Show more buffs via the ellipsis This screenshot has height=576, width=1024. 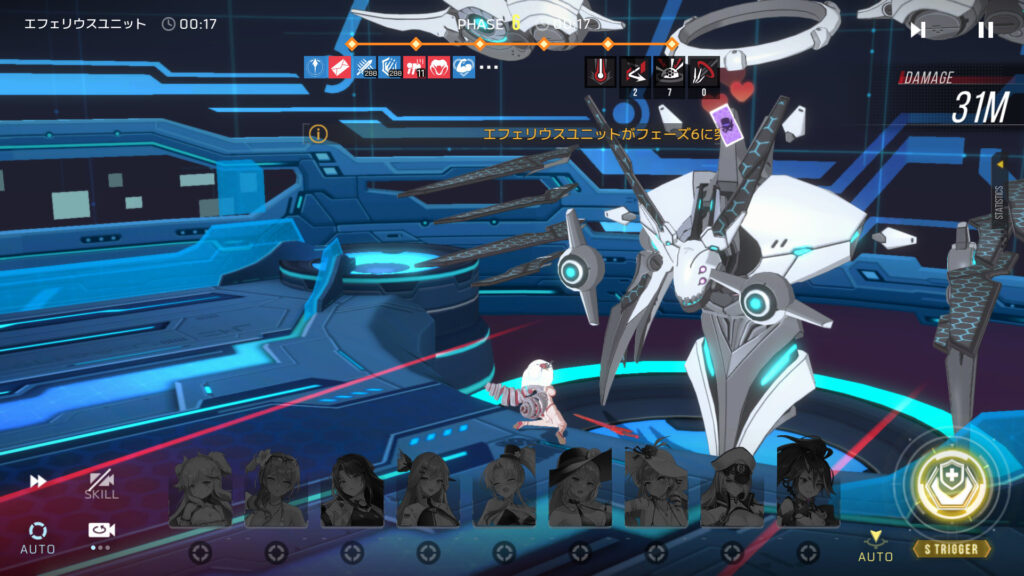click(488, 67)
